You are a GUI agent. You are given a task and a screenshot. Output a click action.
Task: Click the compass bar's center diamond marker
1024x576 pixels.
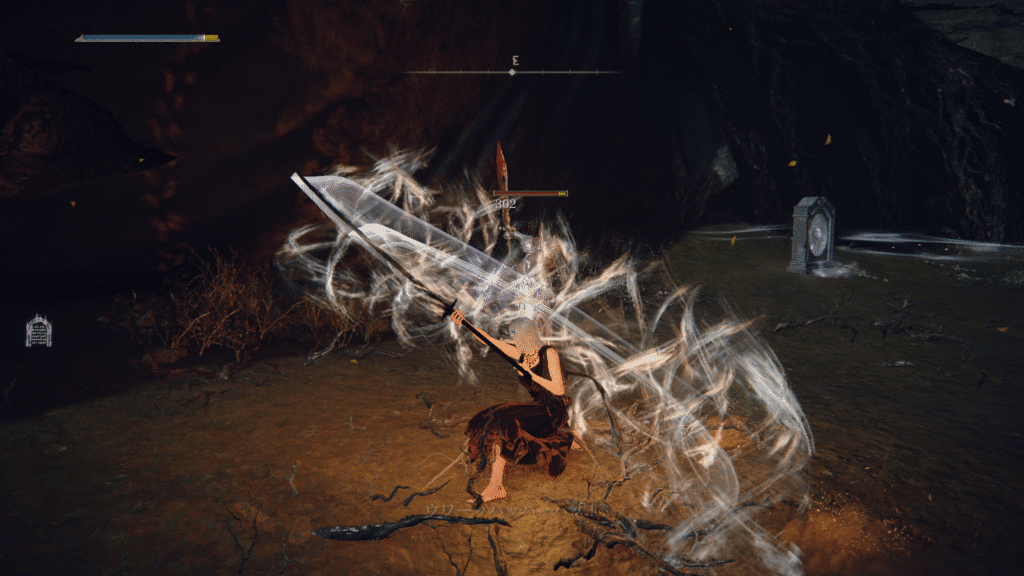point(512,72)
